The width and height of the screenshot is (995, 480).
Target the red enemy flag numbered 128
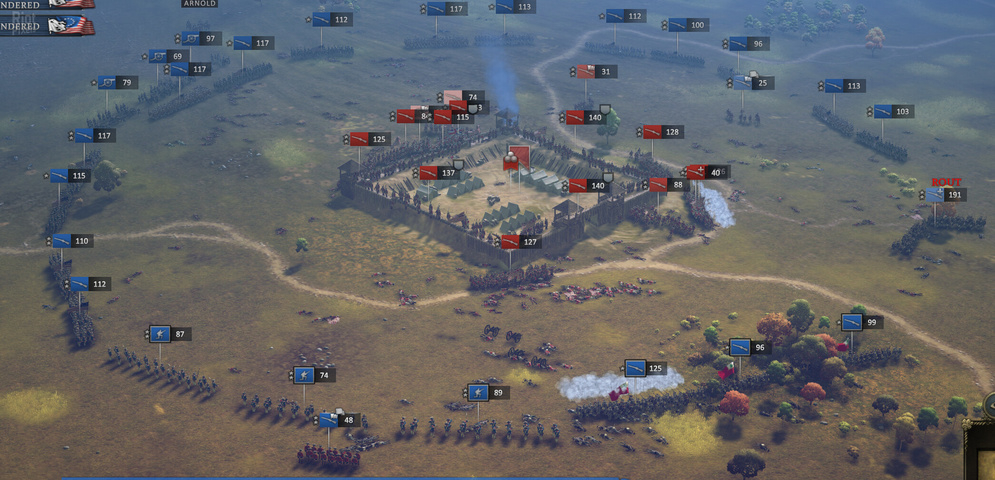pos(653,132)
